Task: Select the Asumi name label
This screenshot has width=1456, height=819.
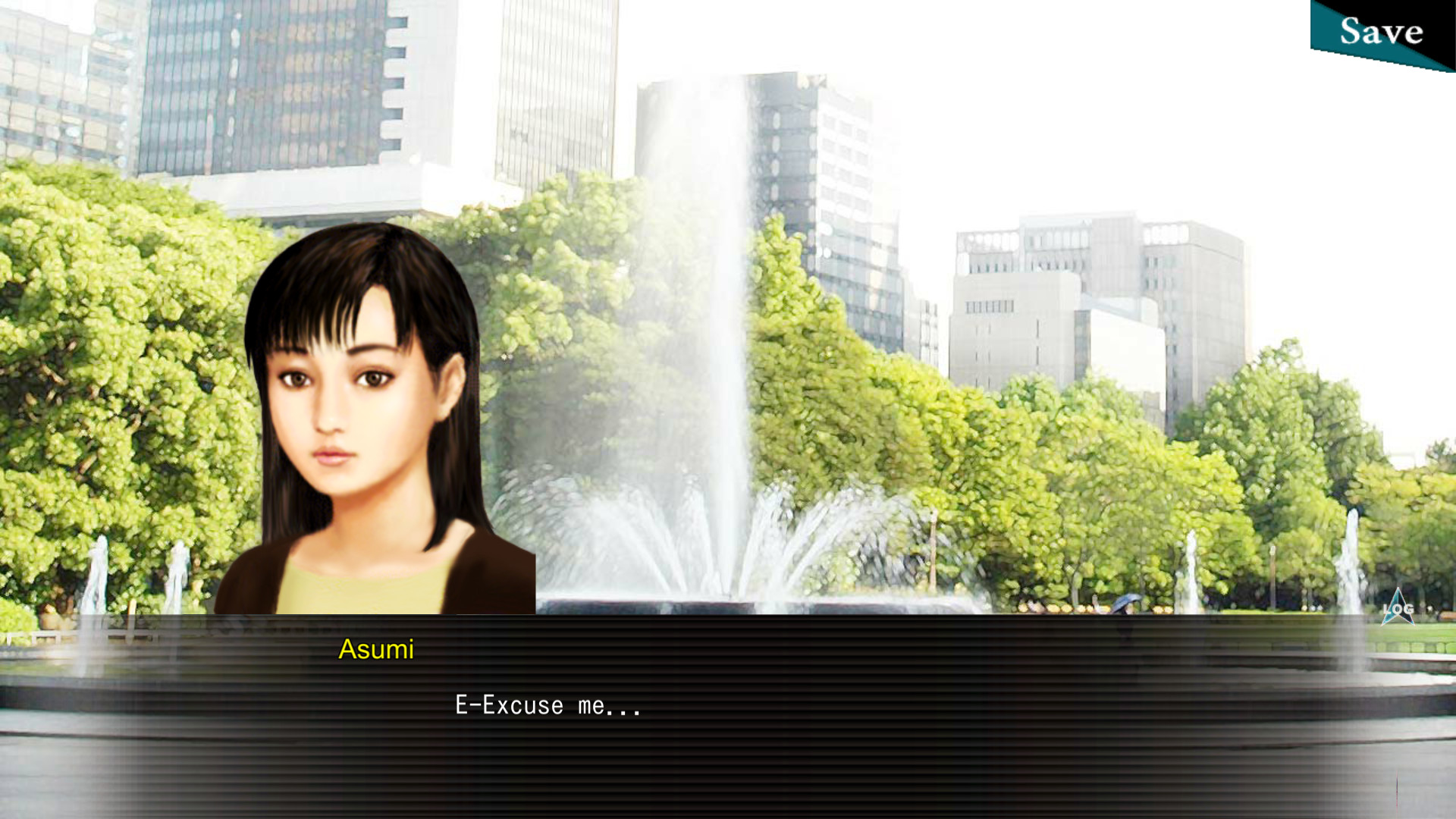Action: 376,649
